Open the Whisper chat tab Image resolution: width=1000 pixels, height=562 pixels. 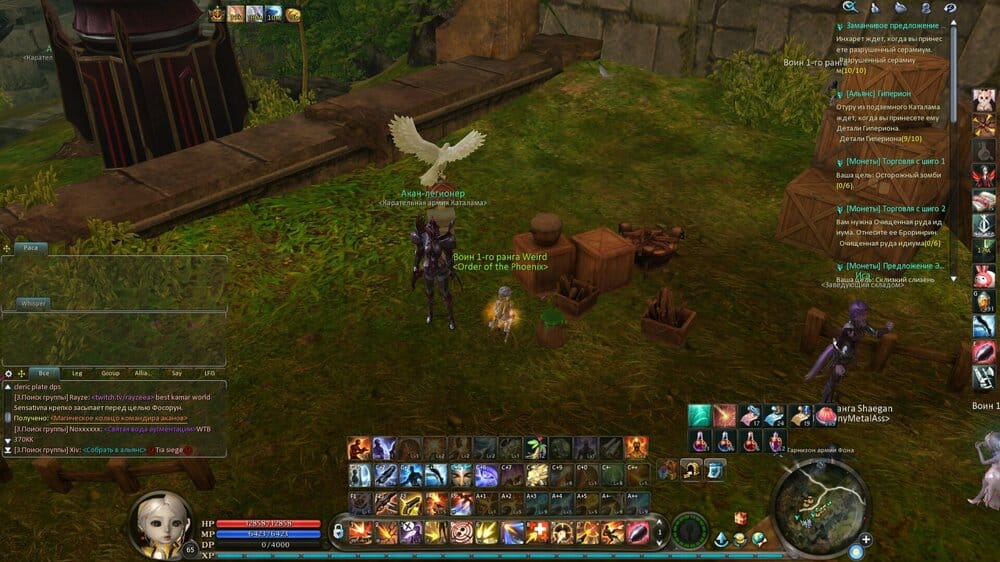(x=34, y=303)
